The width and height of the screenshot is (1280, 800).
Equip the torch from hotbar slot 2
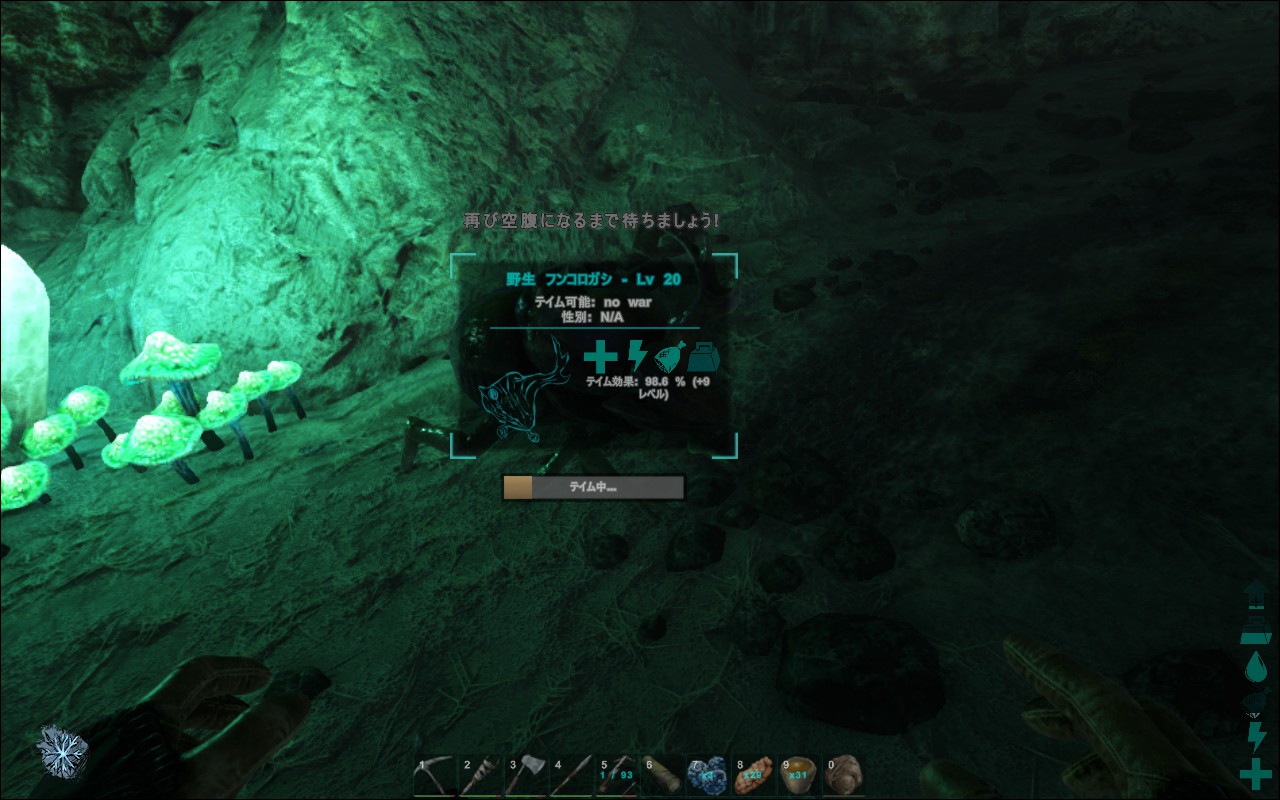[x=479, y=775]
